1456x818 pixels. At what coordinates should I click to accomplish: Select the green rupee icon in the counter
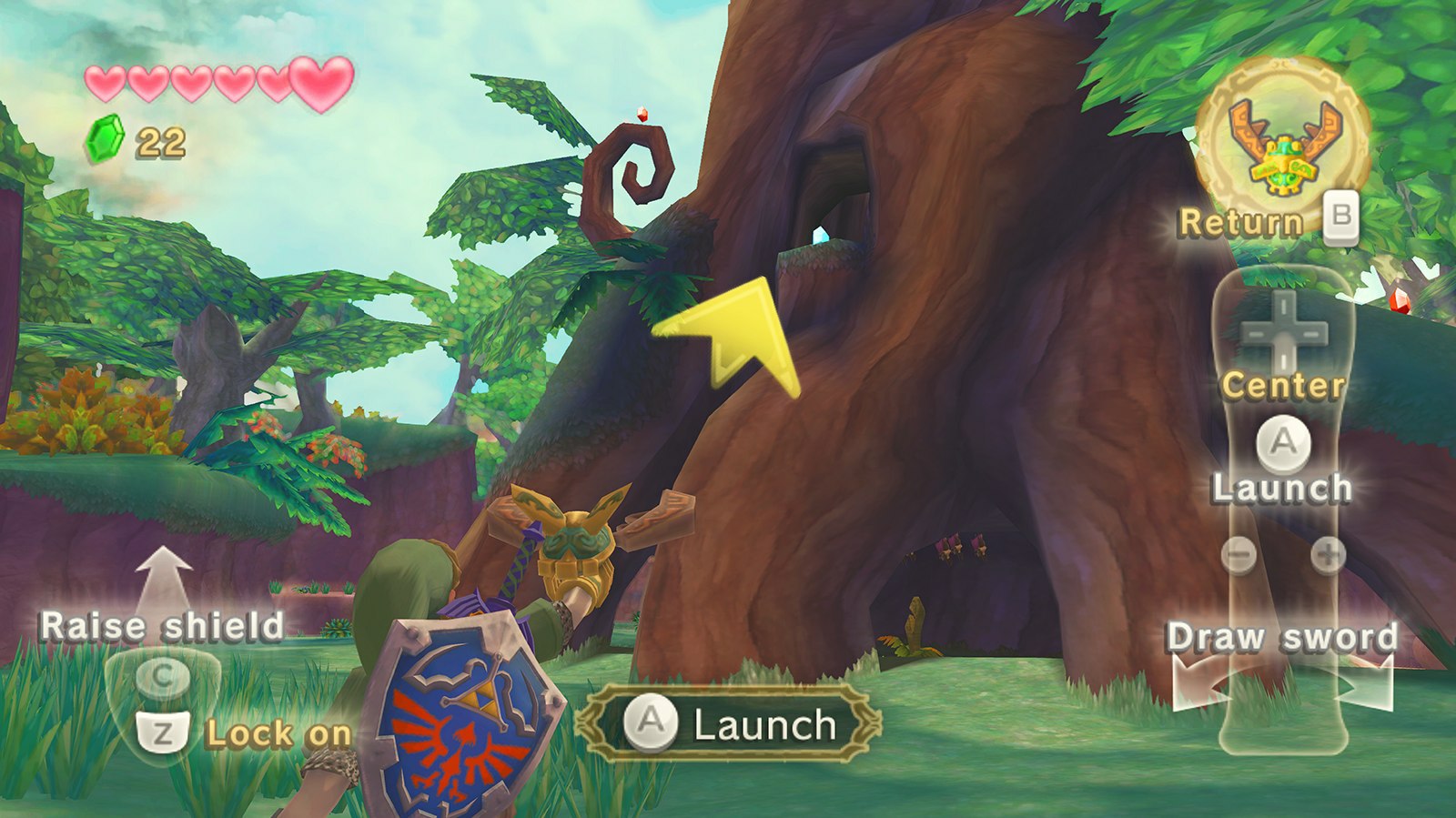tap(107, 138)
